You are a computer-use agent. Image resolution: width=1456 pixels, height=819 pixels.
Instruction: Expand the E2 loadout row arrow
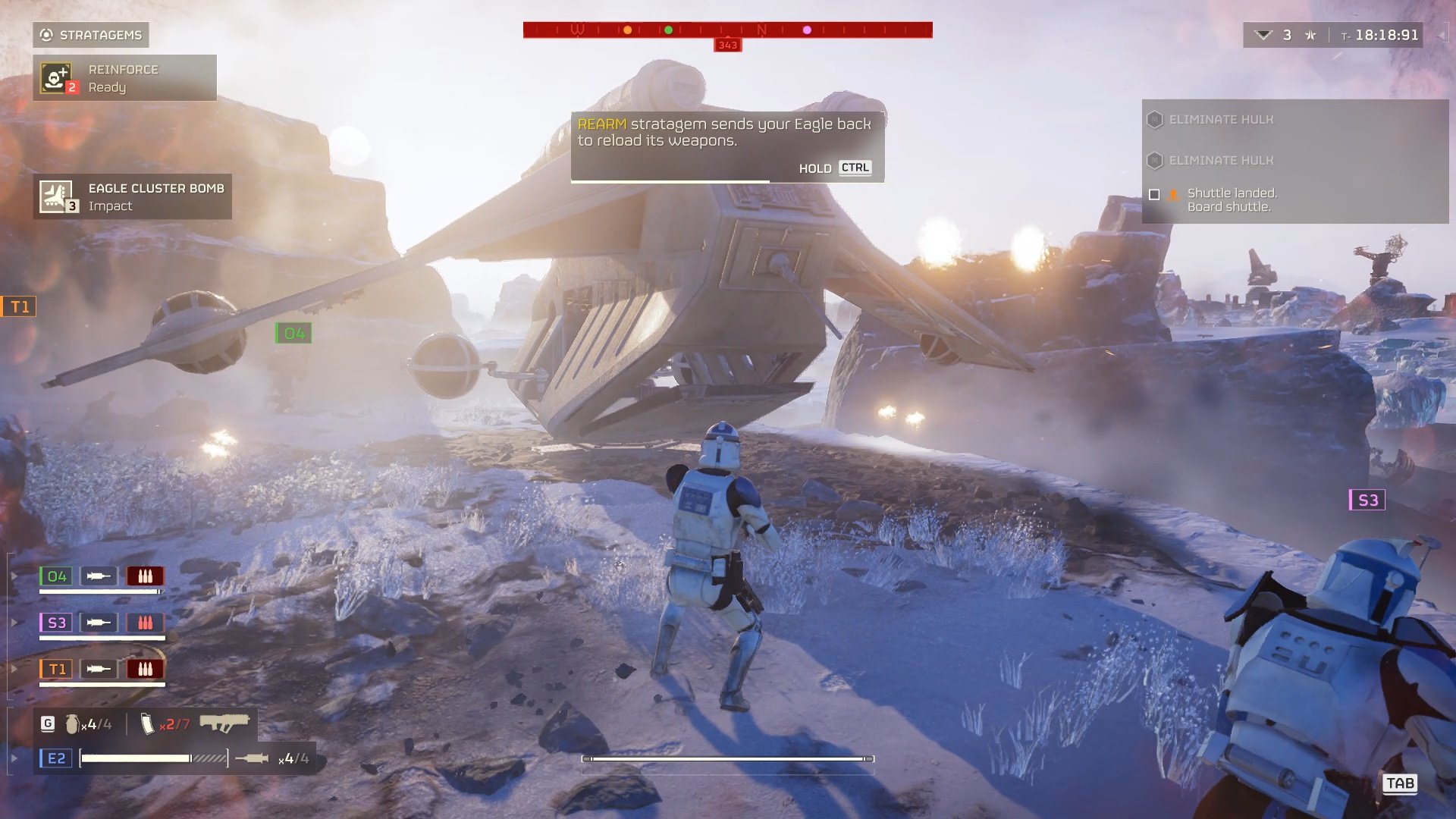tap(14, 757)
